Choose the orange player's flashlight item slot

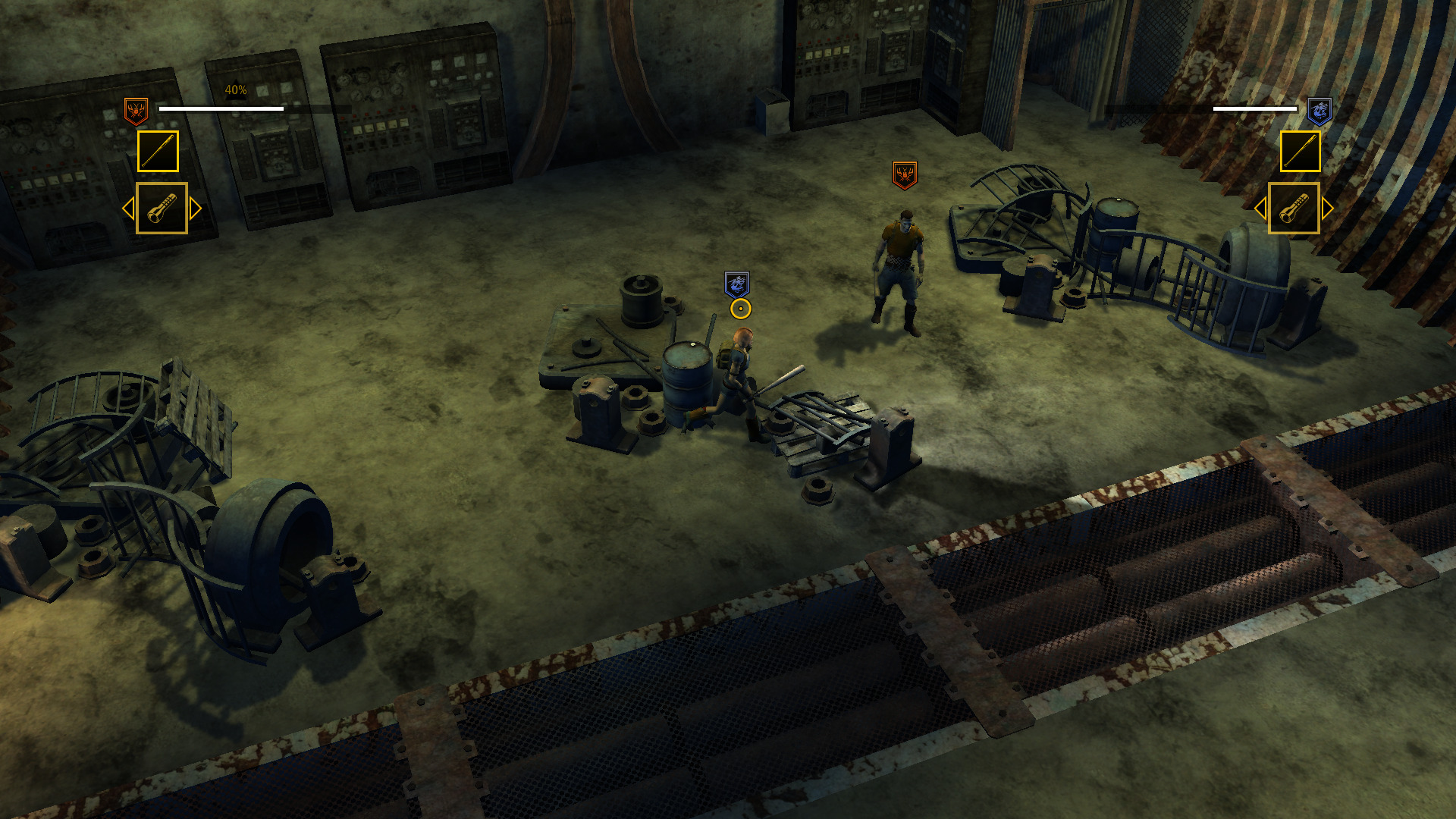click(x=162, y=208)
